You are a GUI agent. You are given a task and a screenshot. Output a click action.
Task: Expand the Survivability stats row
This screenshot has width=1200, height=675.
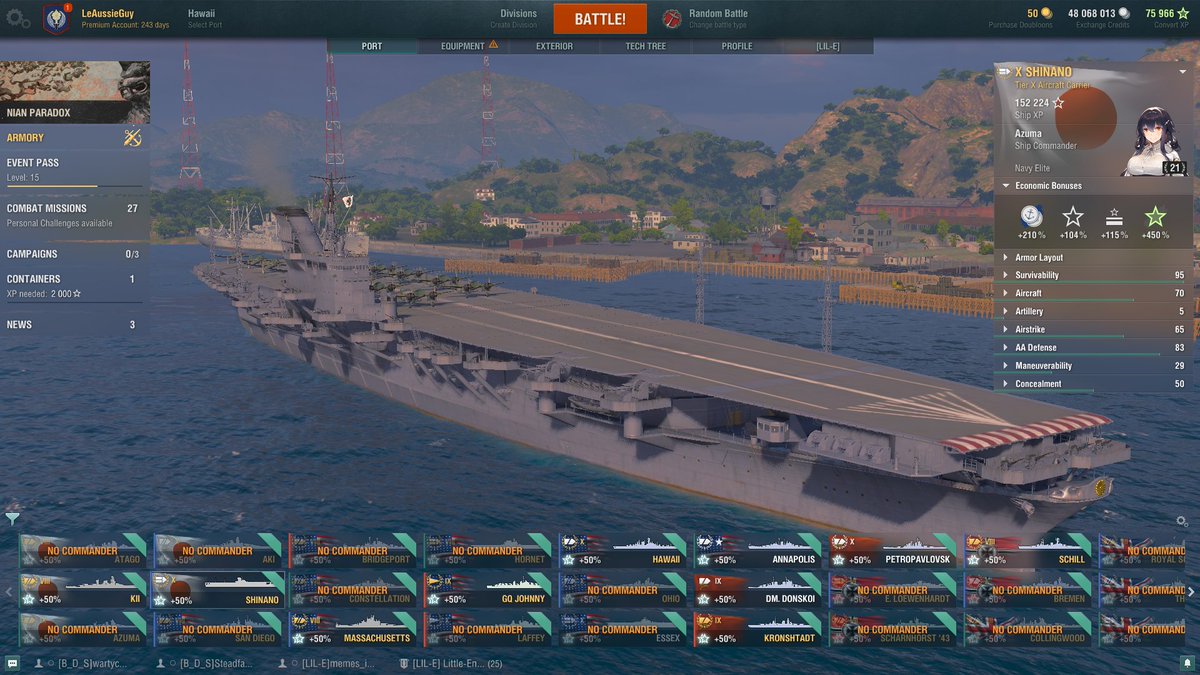coord(1093,275)
